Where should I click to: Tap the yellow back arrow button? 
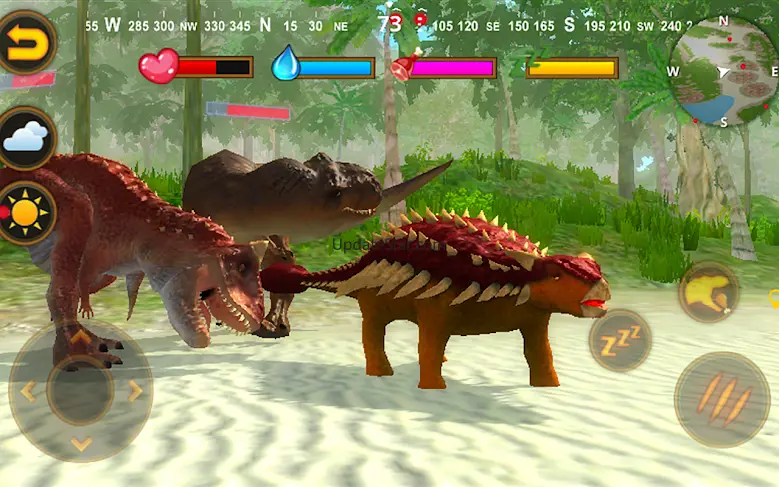[x=24, y=41]
